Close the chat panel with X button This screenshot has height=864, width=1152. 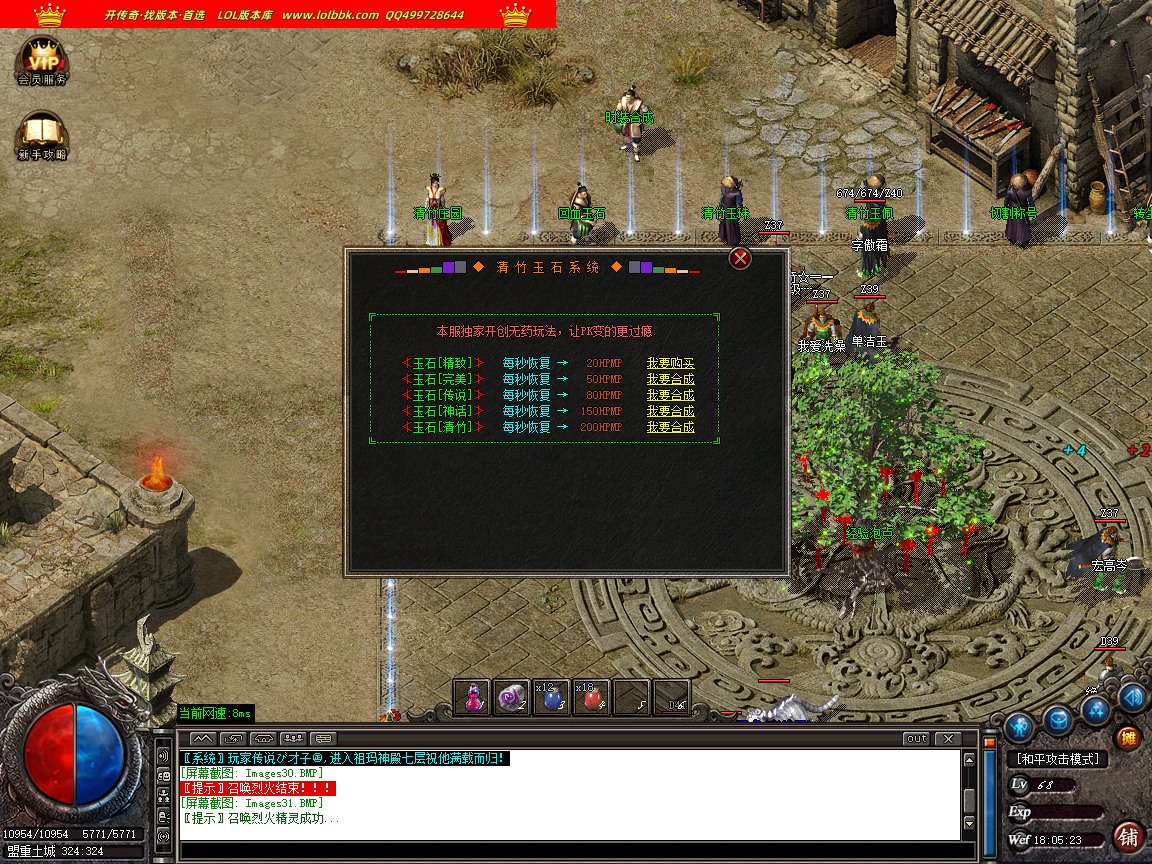tap(947, 739)
